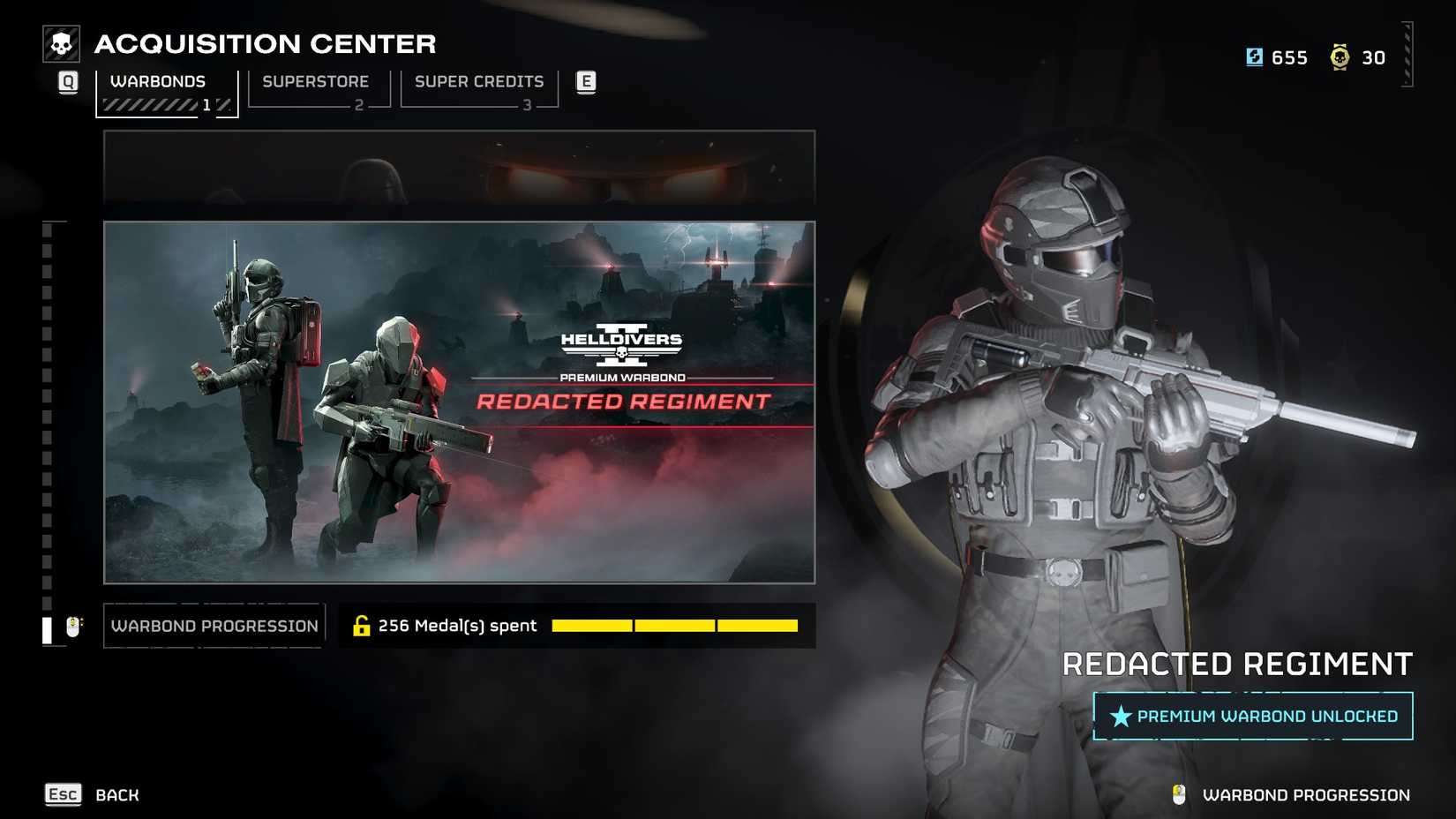Click the Super Credits icon showing 30
The width and height of the screenshot is (1456, 819).
click(x=1342, y=57)
